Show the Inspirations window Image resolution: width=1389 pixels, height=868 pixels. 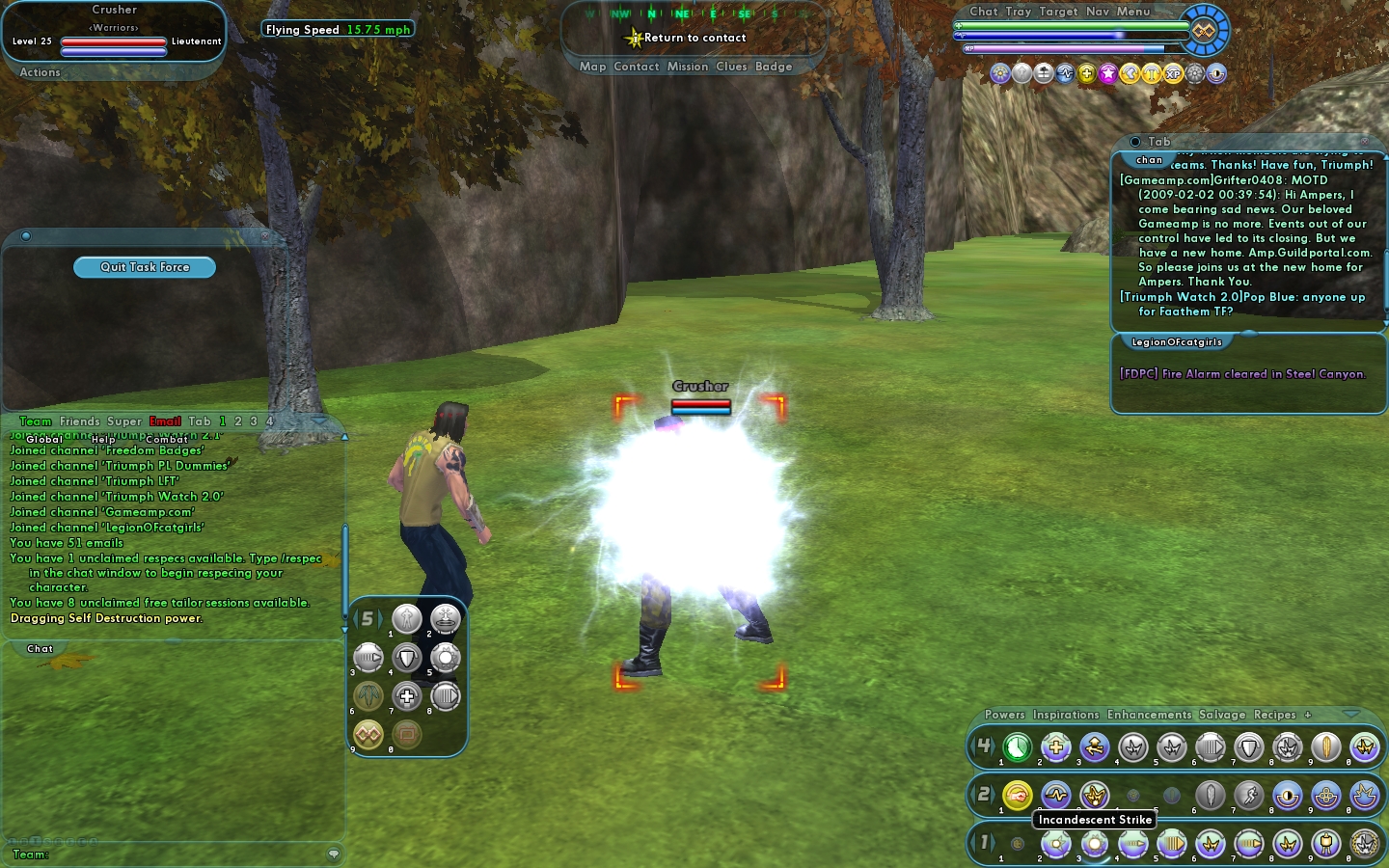pyautogui.click(x=1066, y=715)
